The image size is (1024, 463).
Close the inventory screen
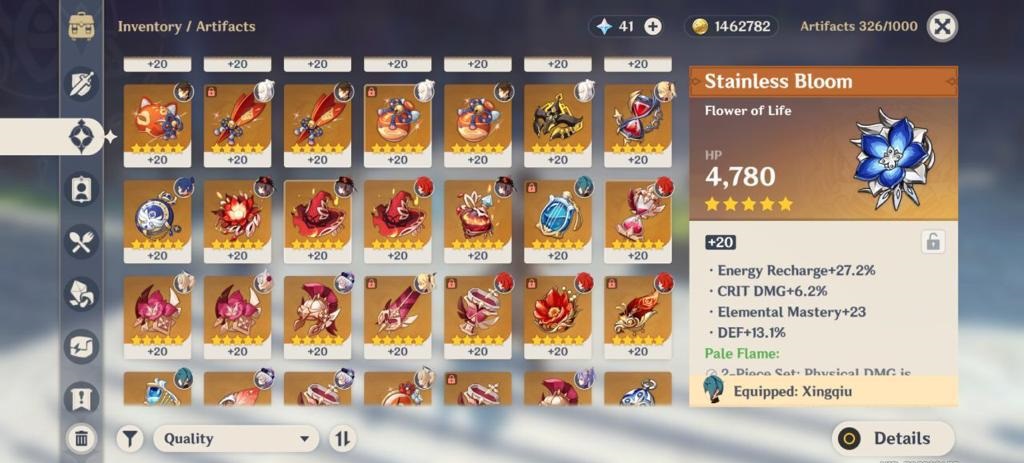[x=942, y=27]
